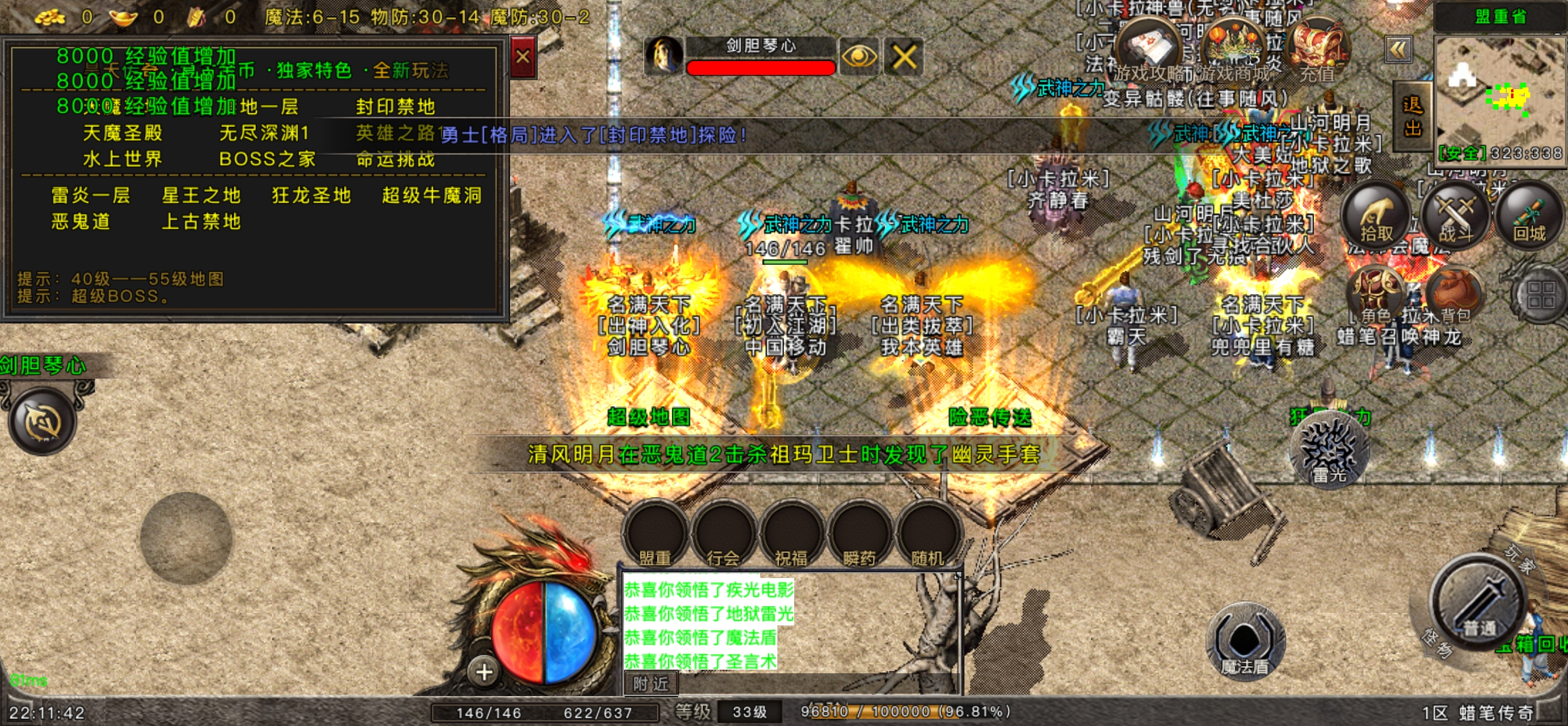Choose 上古禁地 from the list

pyautogui.click(x=201, y=222)
